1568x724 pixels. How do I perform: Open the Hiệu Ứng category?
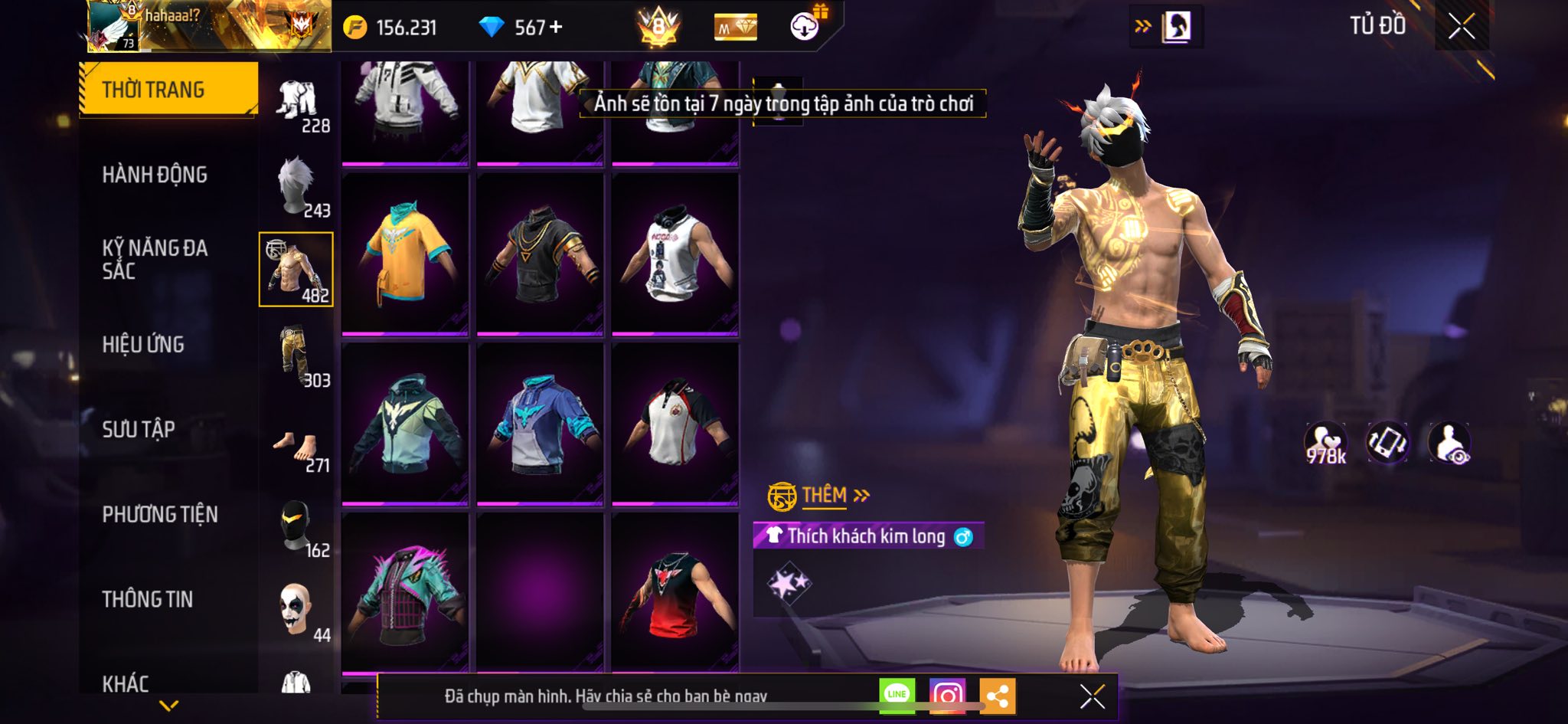(x=143, y=345)
